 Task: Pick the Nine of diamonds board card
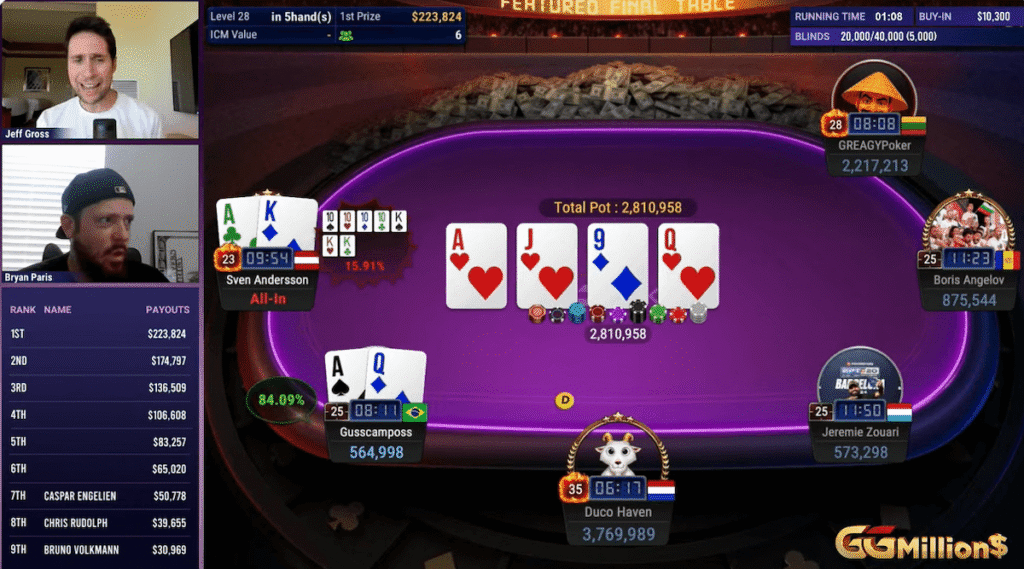[617, 264]
